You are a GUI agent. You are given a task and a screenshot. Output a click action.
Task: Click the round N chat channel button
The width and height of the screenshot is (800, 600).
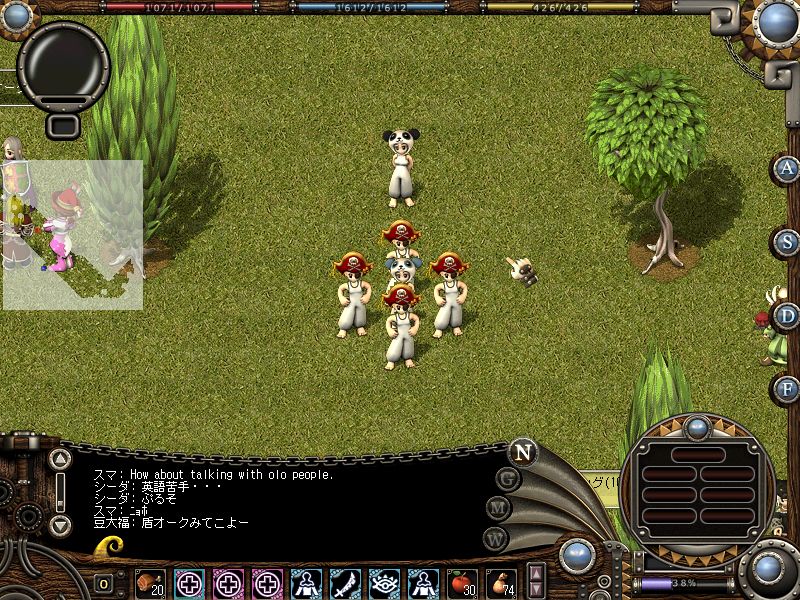(522, 452)
